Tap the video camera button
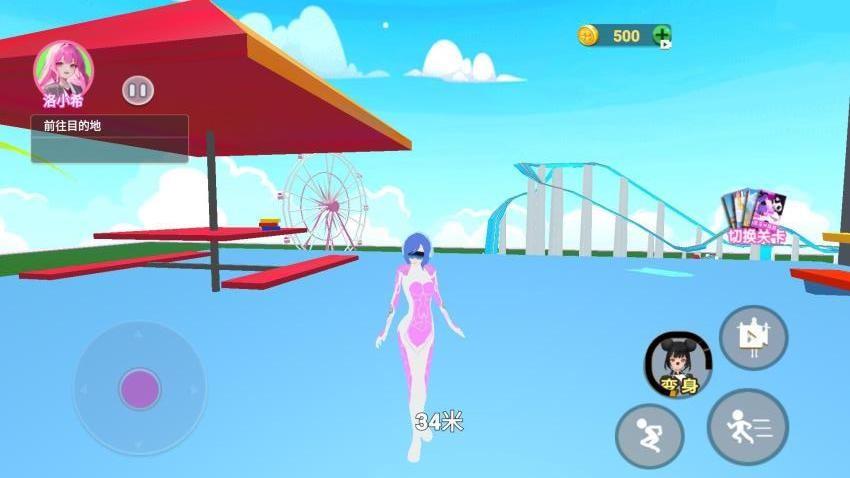This screenshot has width=850, height=478. pyautogui.click(x=752, y=337)
